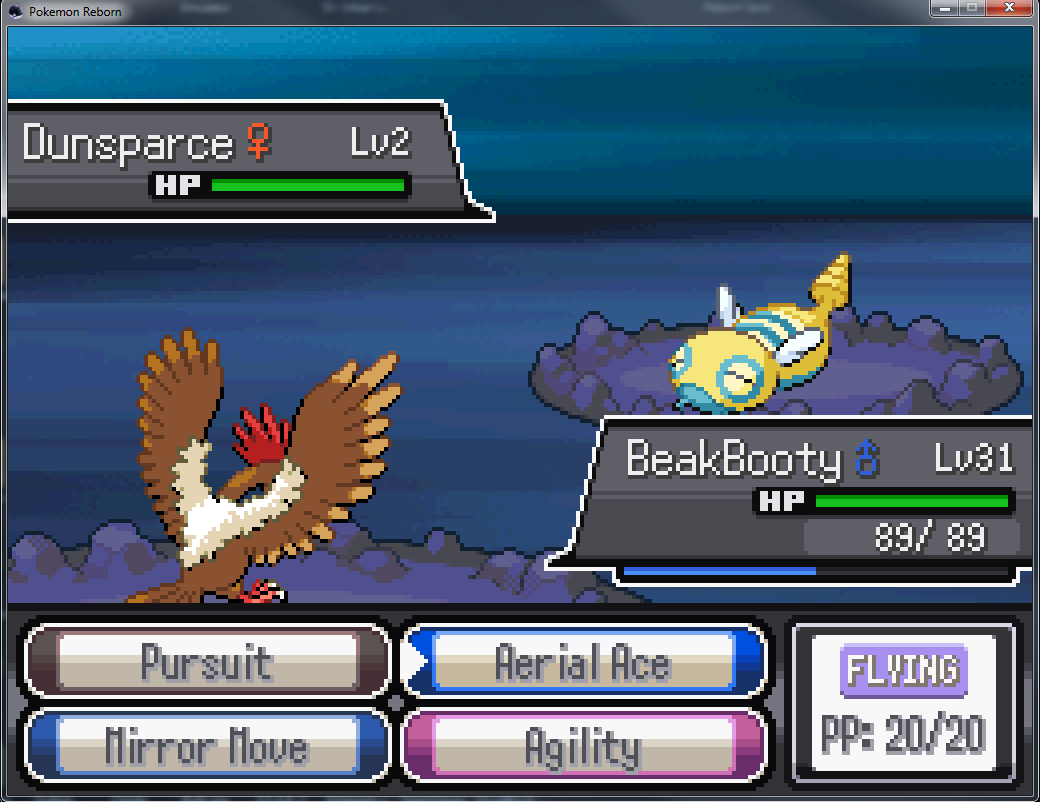Use Aerial Ace attack
Screen dimensions: 1040x802
click(583, 662)
